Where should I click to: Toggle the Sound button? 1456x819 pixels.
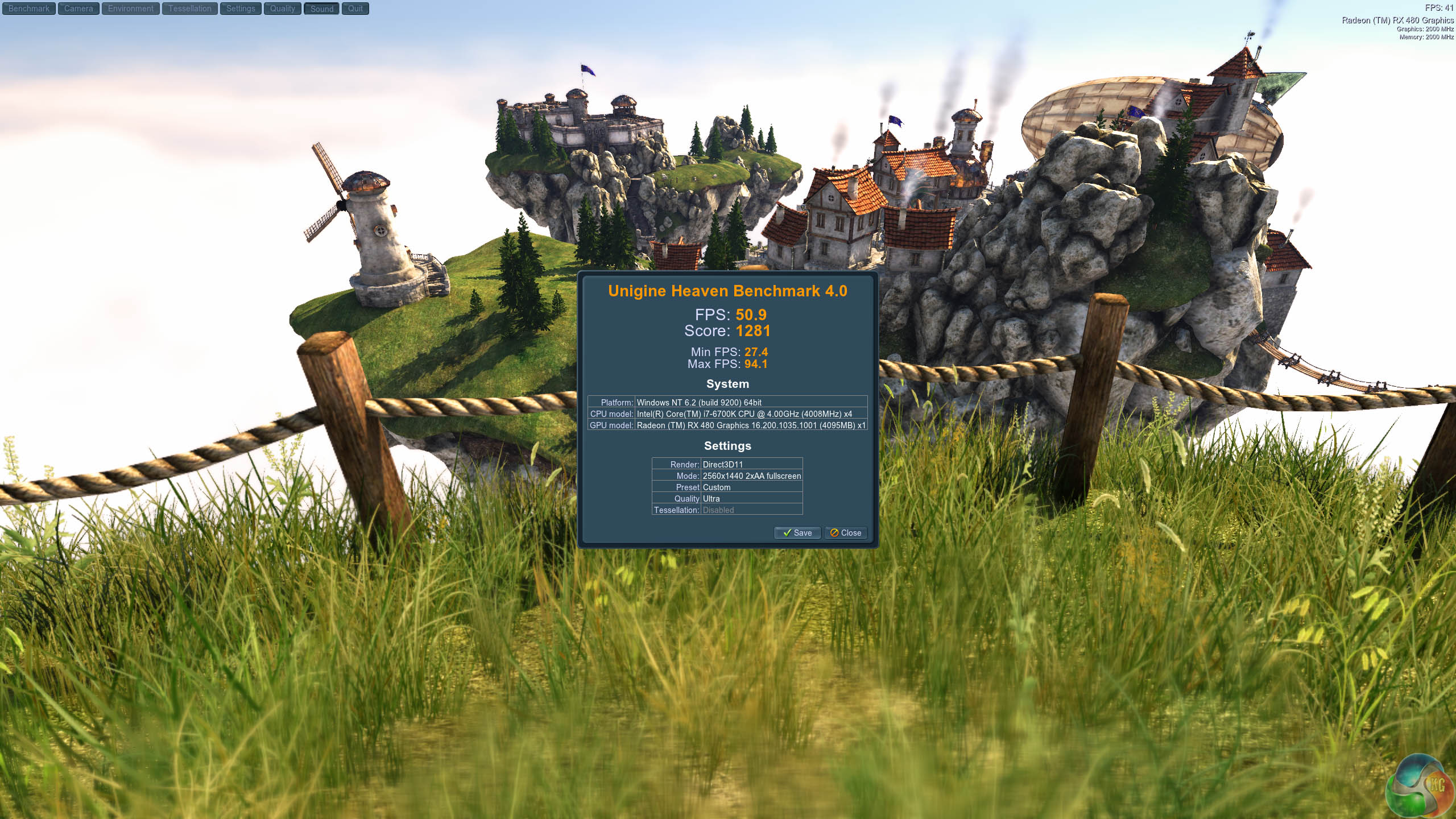[x=322, y=9]
